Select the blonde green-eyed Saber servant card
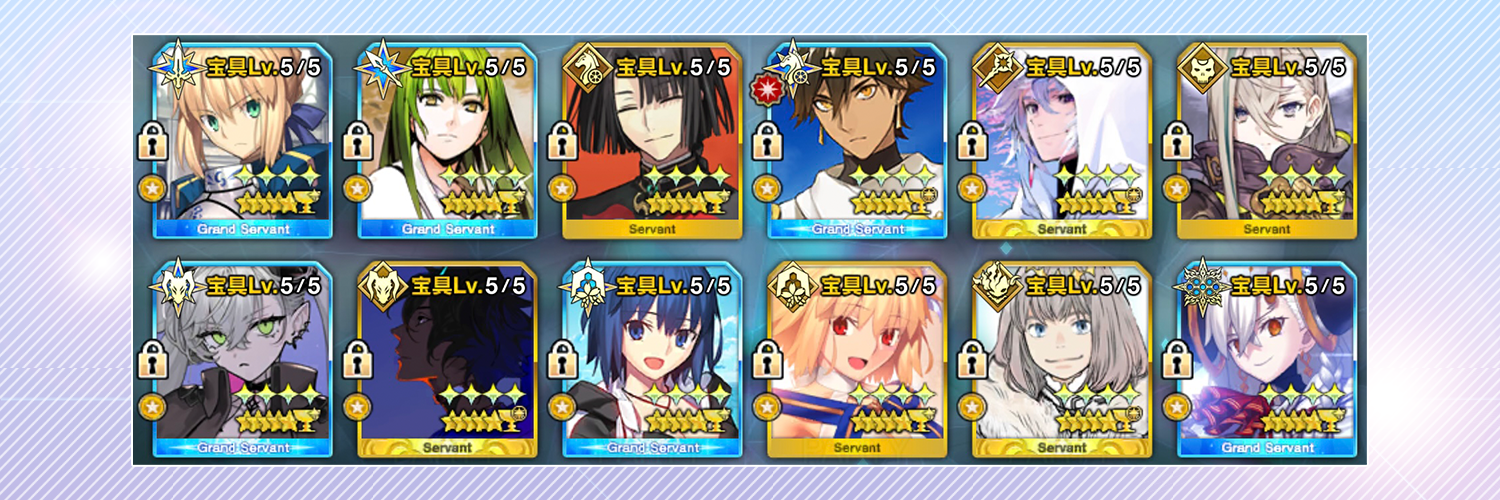This screenshot has height=500, width=1500. point(245,140)
